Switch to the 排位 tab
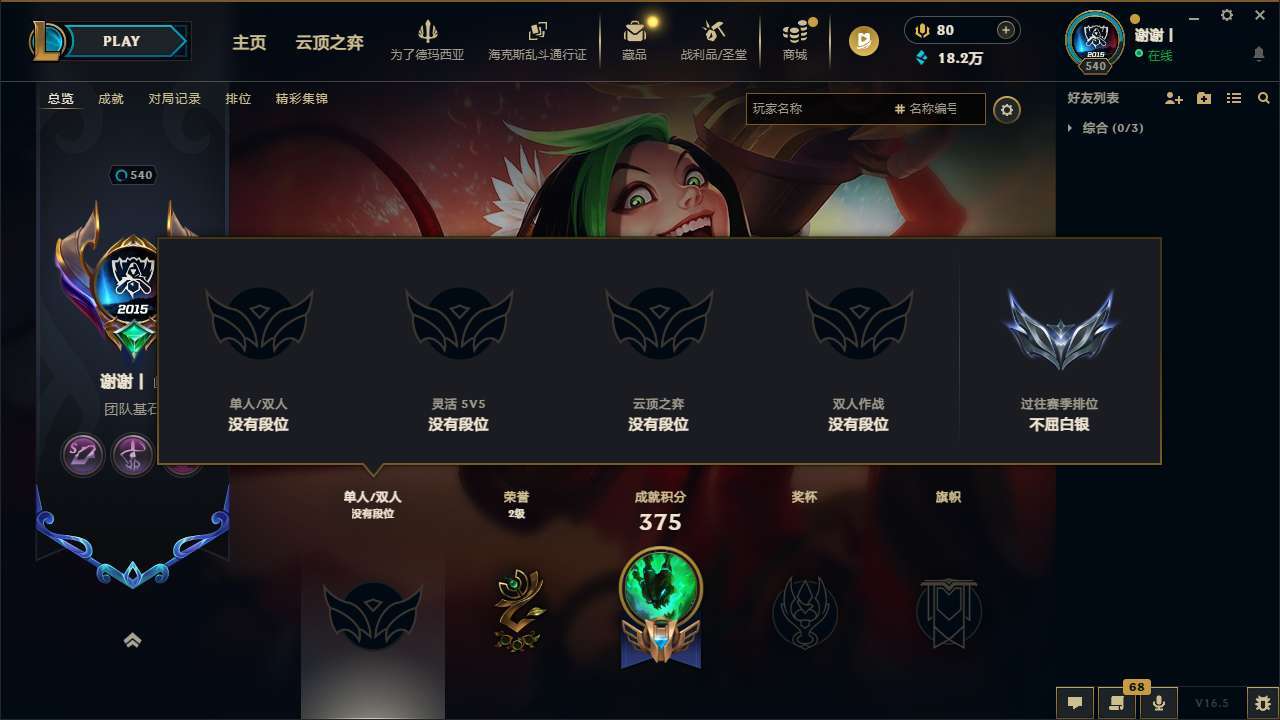This screenshot has width=1280, height=720. point(238,99)
